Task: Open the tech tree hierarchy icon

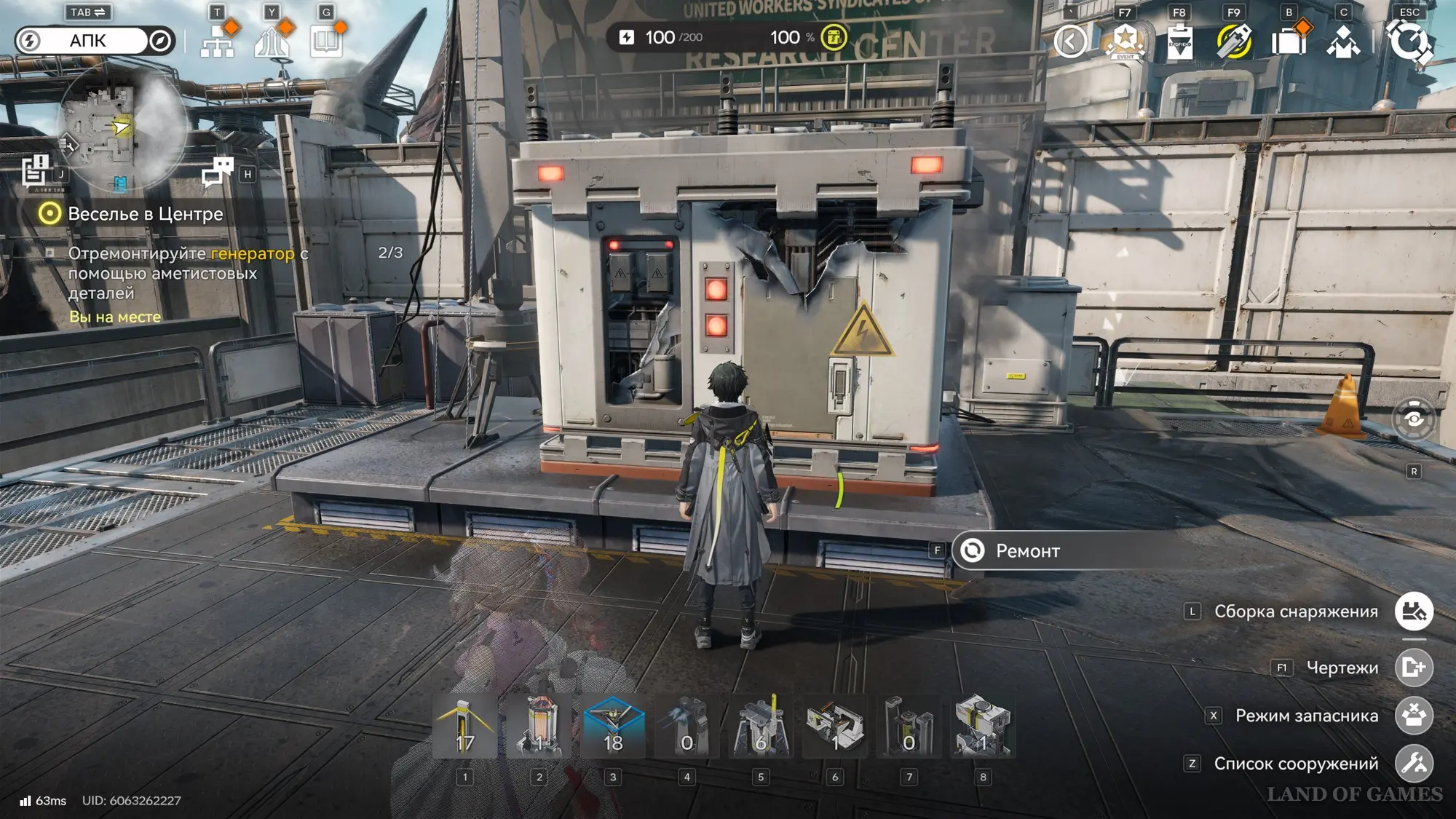Action: point(217,41)
